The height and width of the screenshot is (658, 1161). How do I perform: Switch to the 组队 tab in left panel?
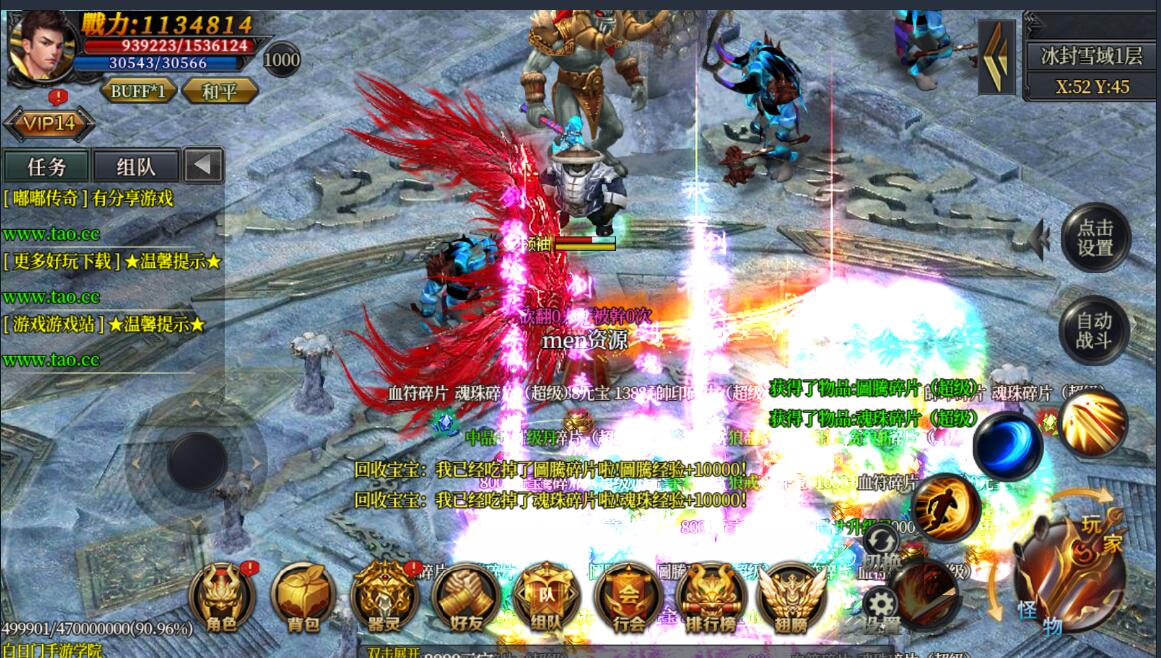pos(135,166)
